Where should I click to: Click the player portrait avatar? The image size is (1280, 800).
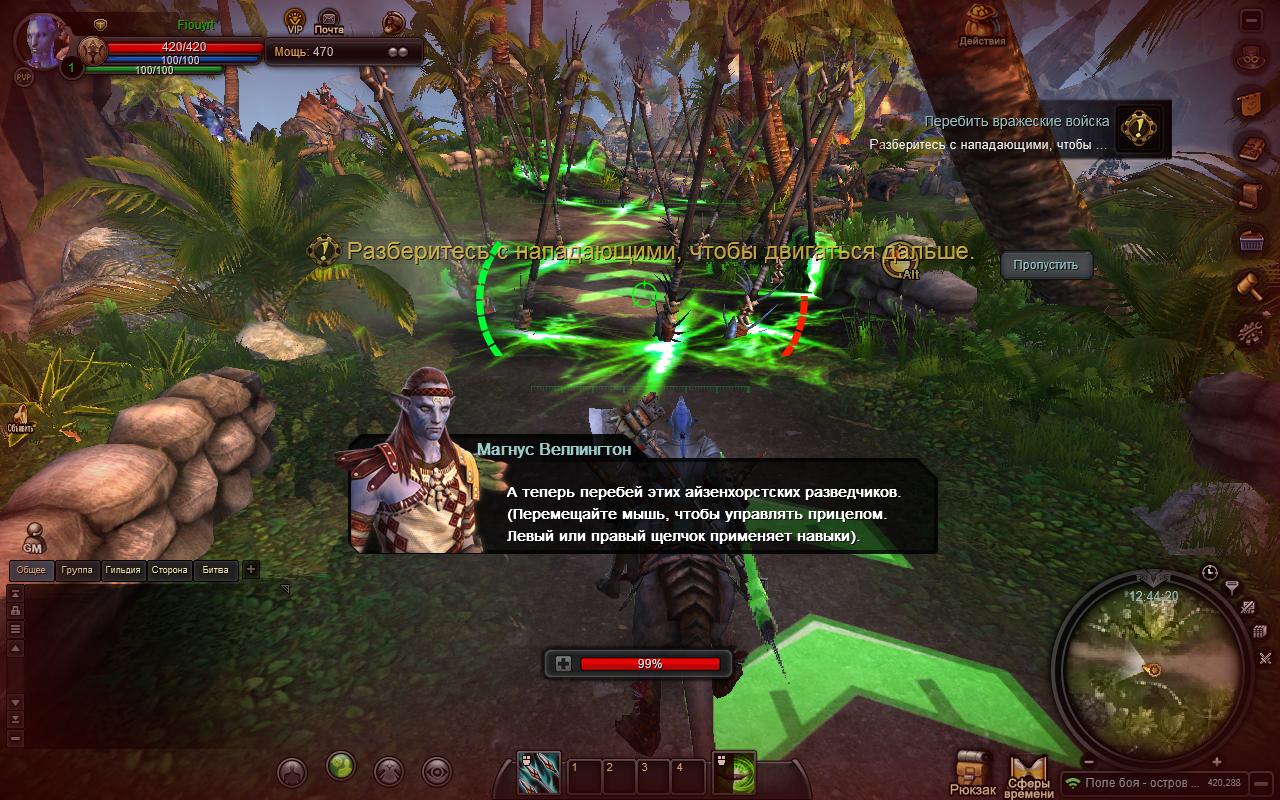pyautogui.click(x=45, y=42)
